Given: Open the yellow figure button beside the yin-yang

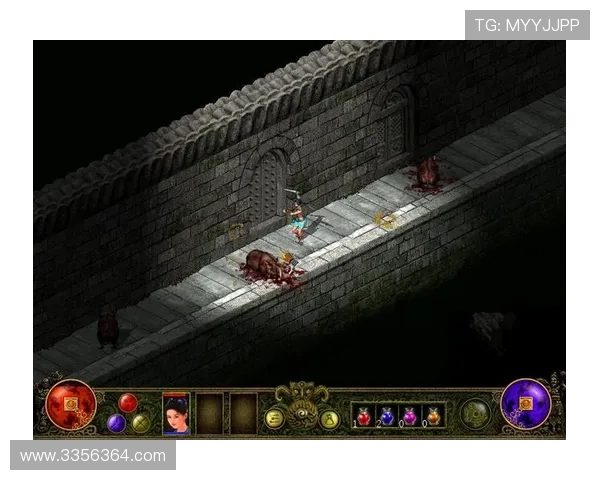Looking at the screenshot, I should point(329,419).
